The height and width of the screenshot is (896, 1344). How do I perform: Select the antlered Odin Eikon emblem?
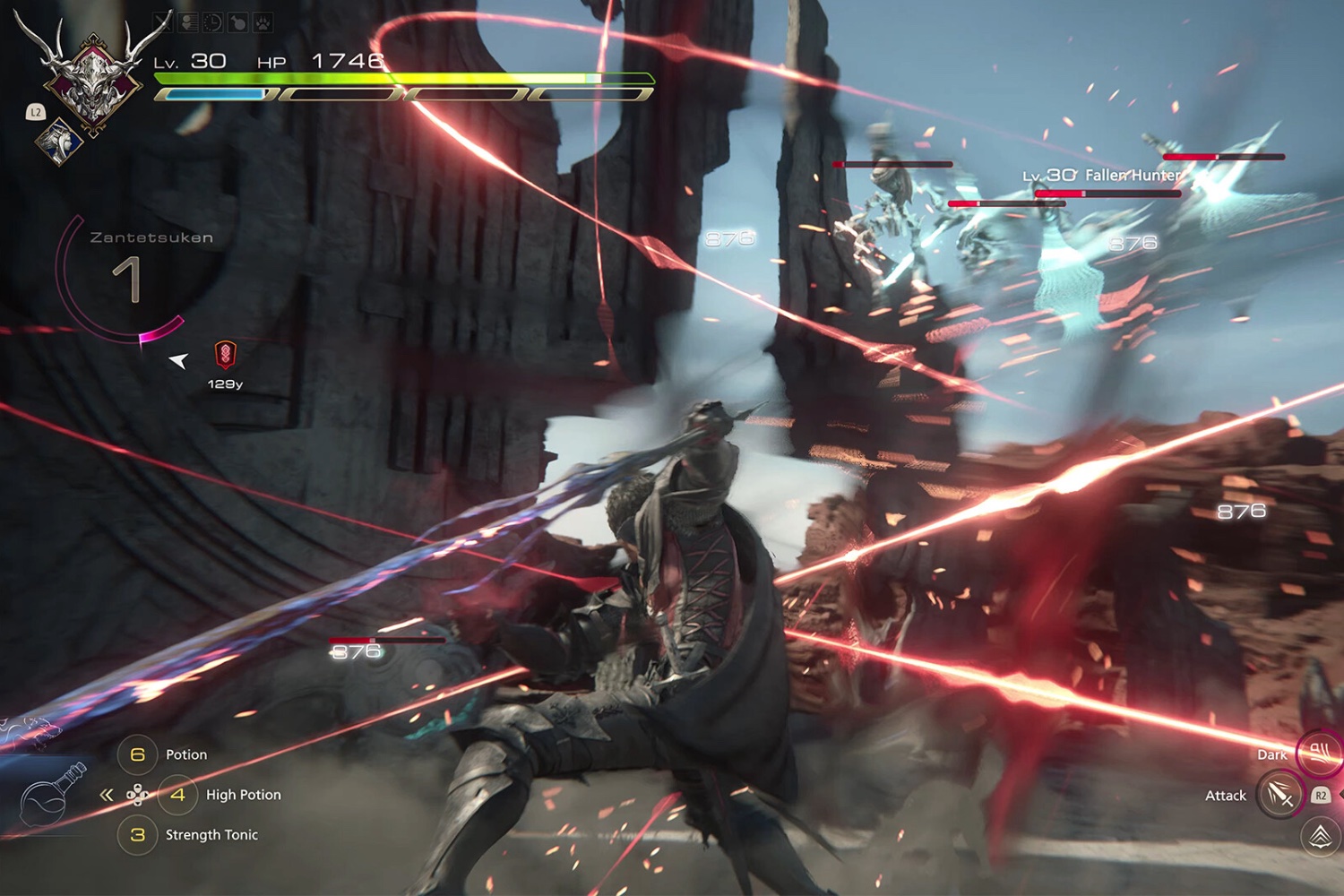[x=93, y=79]
